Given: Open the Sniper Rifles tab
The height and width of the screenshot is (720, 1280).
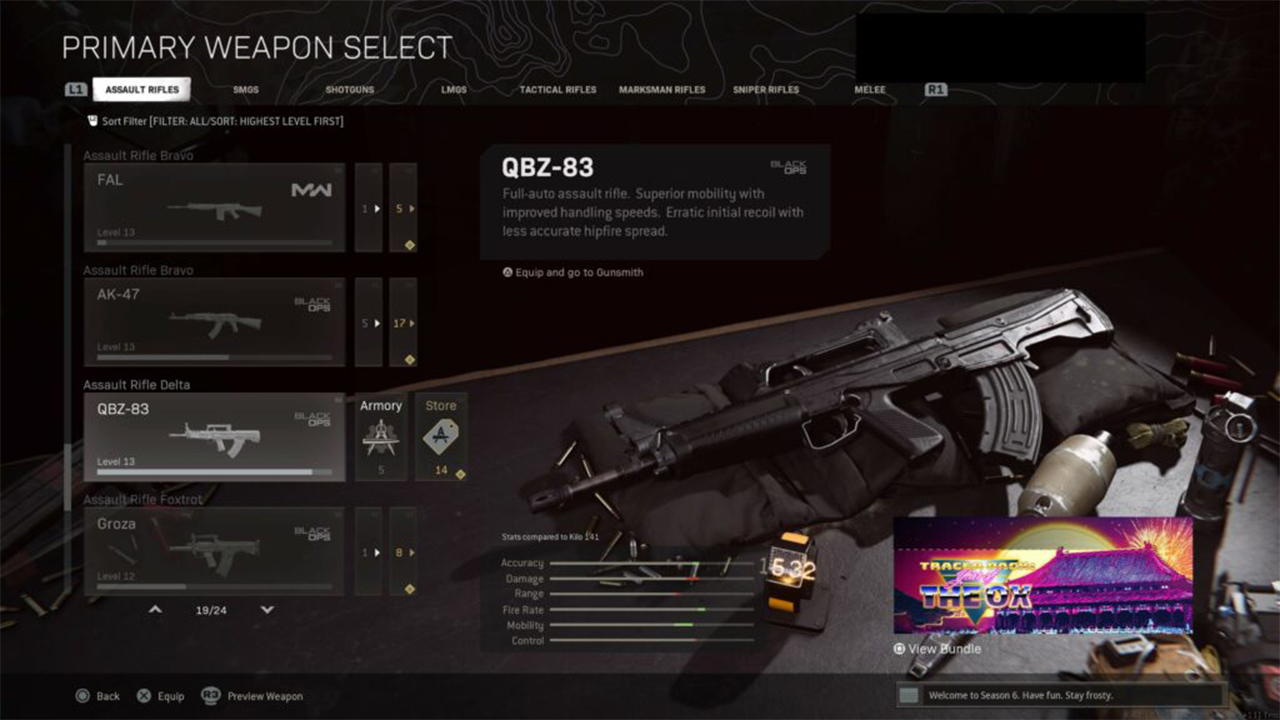Looking at the screenshot, I should tap(766, 90).
